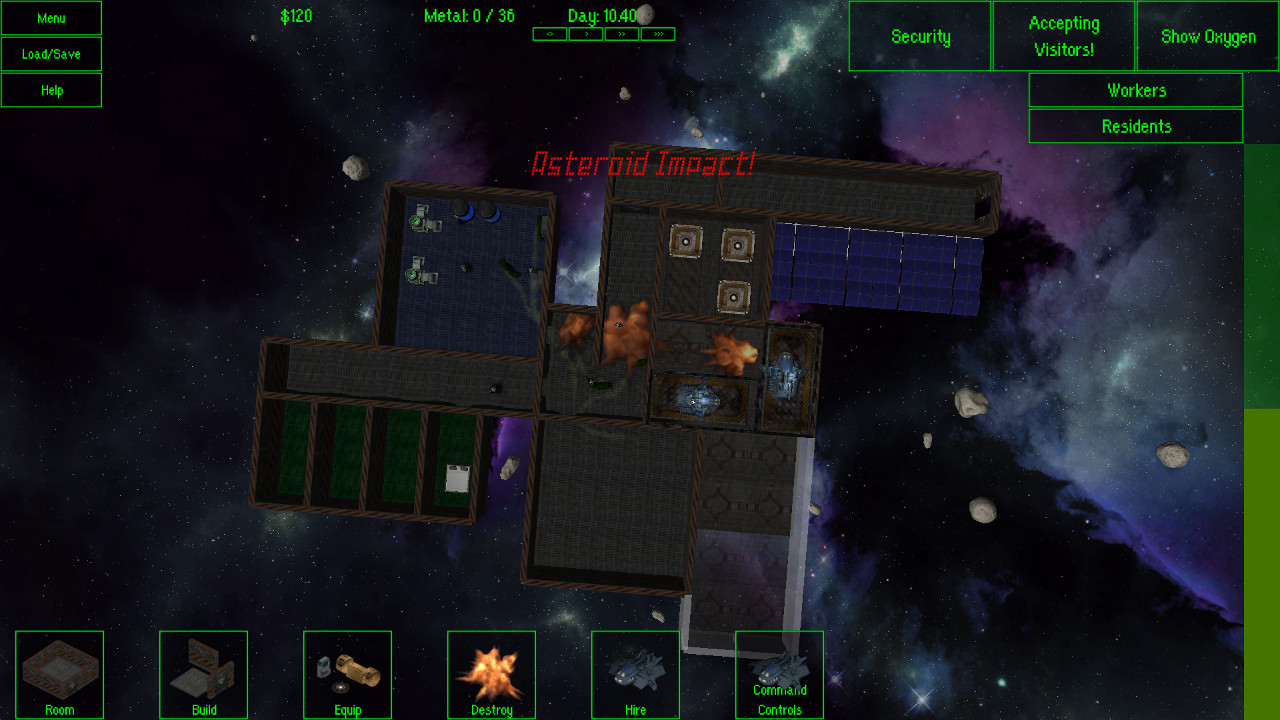This screenshot has width=1280, height=720.
Task: Select the Room construction tool
Action: click(x=59, y=674)
